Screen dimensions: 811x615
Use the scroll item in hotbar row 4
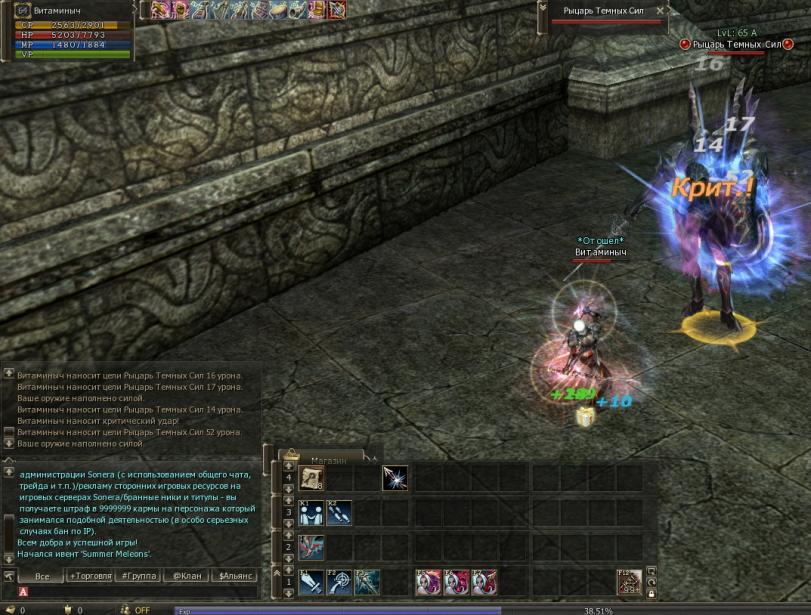(x=311, y=478)
